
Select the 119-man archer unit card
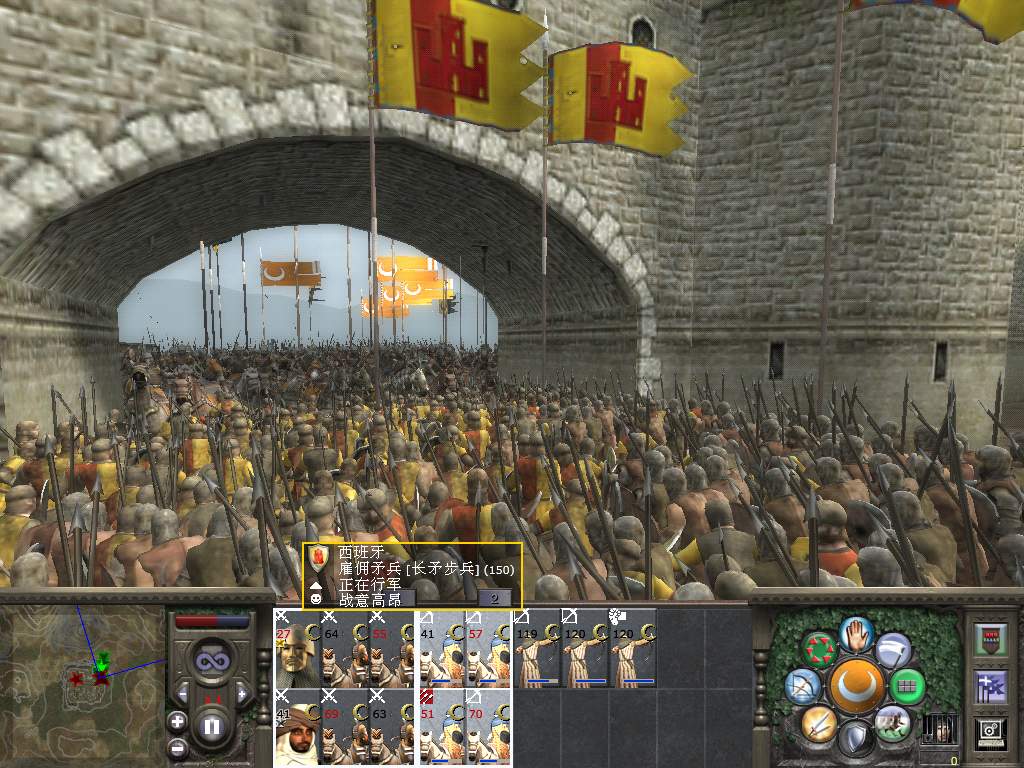(x=537, y=648)
